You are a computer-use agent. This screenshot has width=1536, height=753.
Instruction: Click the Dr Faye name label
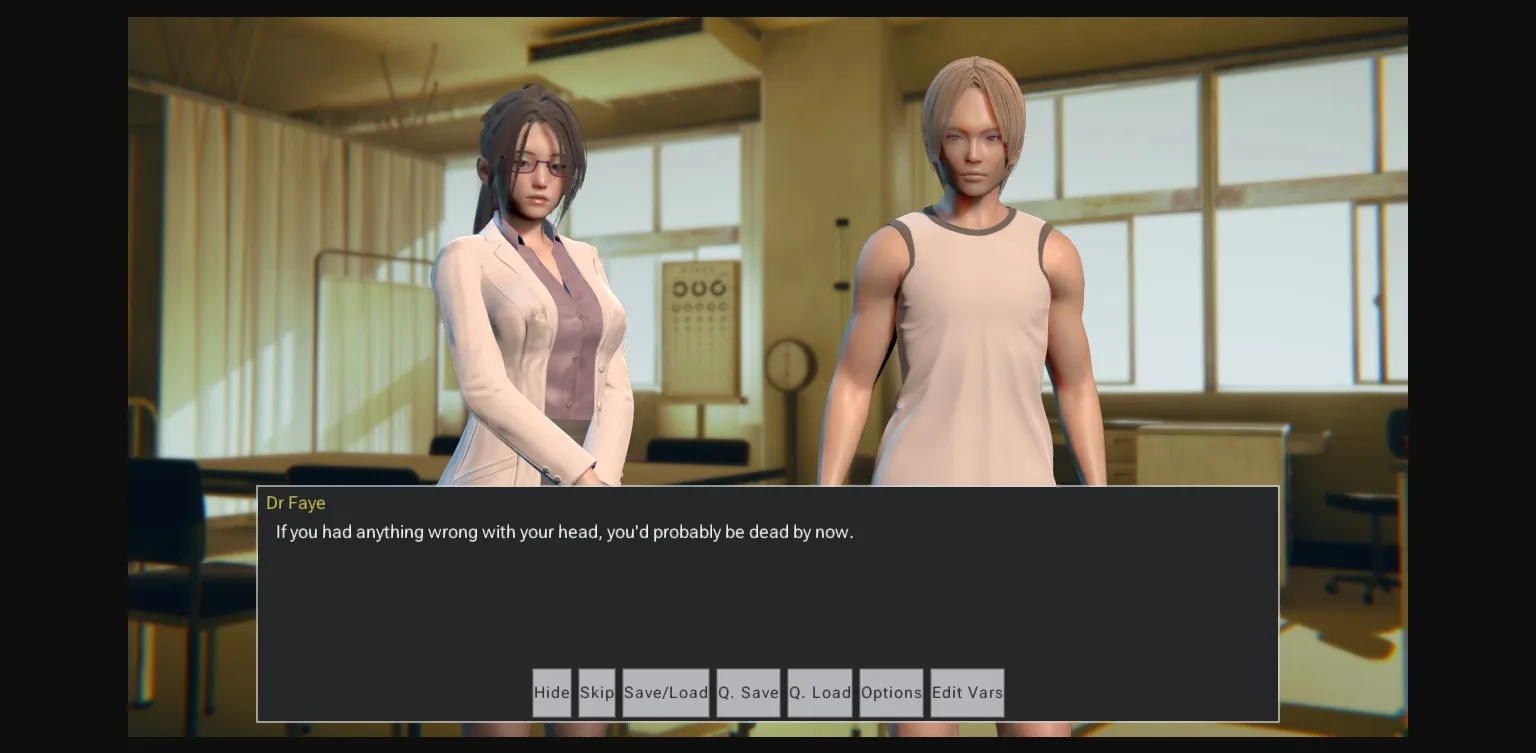point(296,503)
